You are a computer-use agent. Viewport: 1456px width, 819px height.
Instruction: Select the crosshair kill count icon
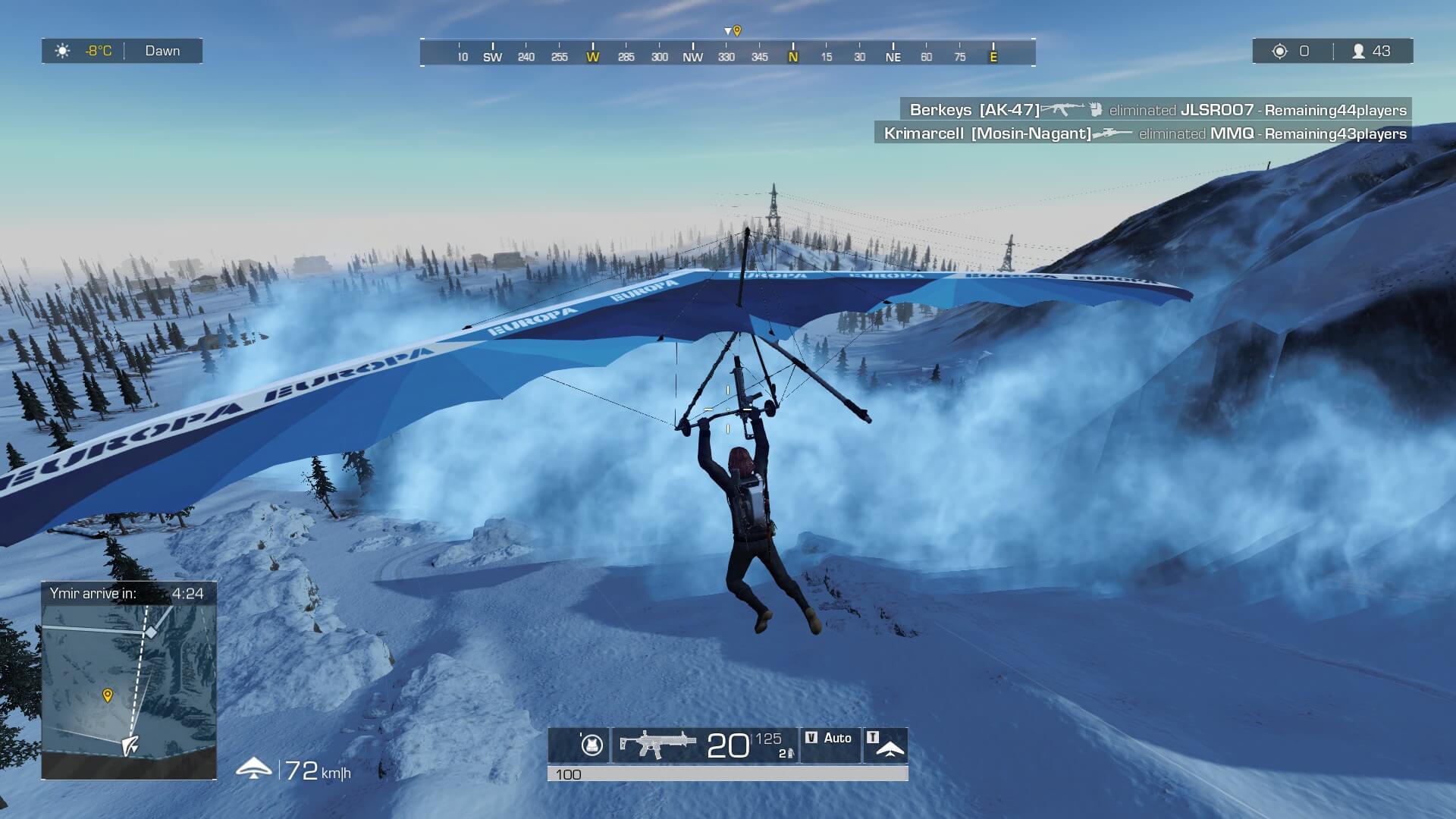[1280, 51]
